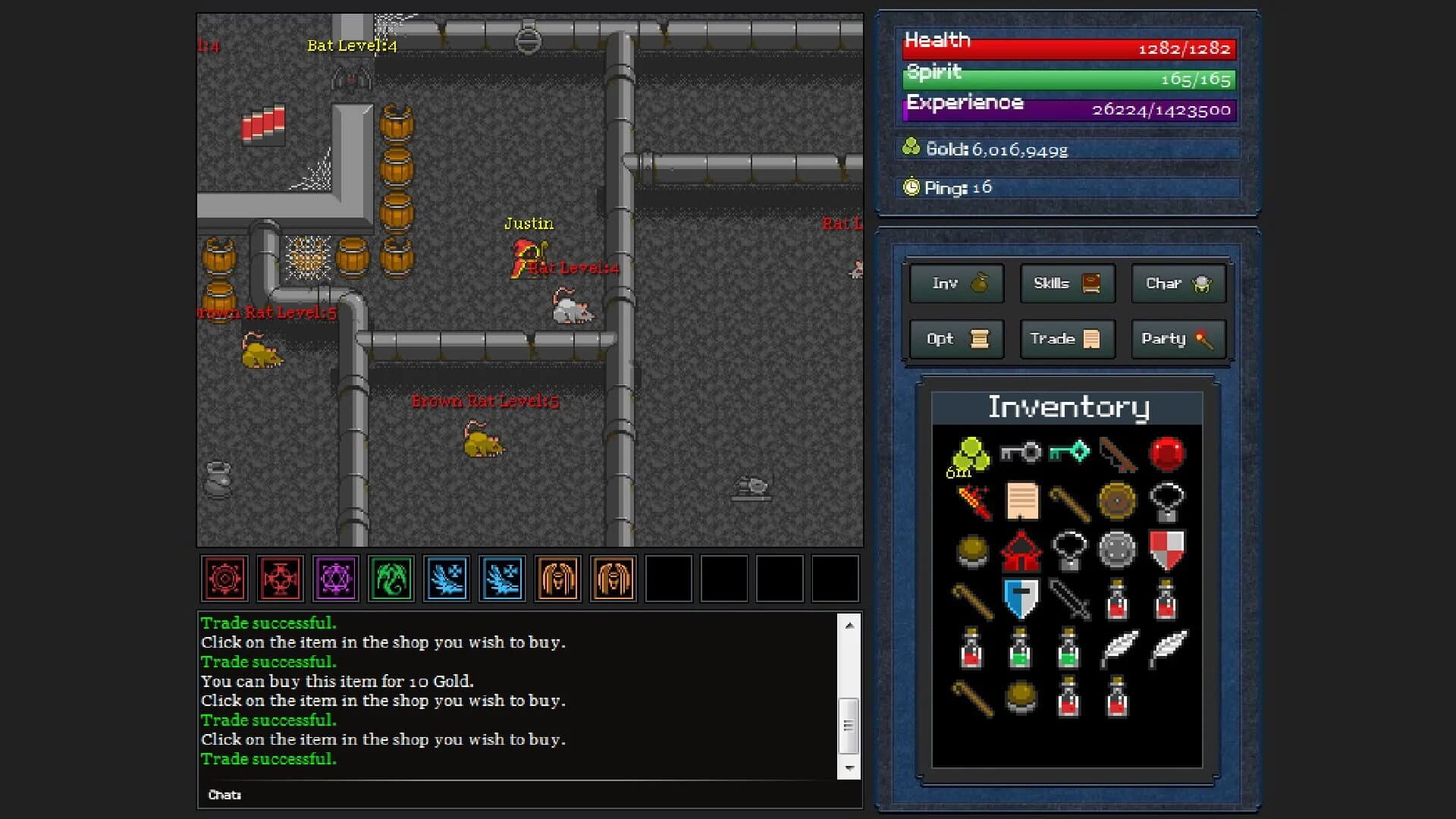
Task: Click the feather quill inventory item
Action: [1119, 648]
